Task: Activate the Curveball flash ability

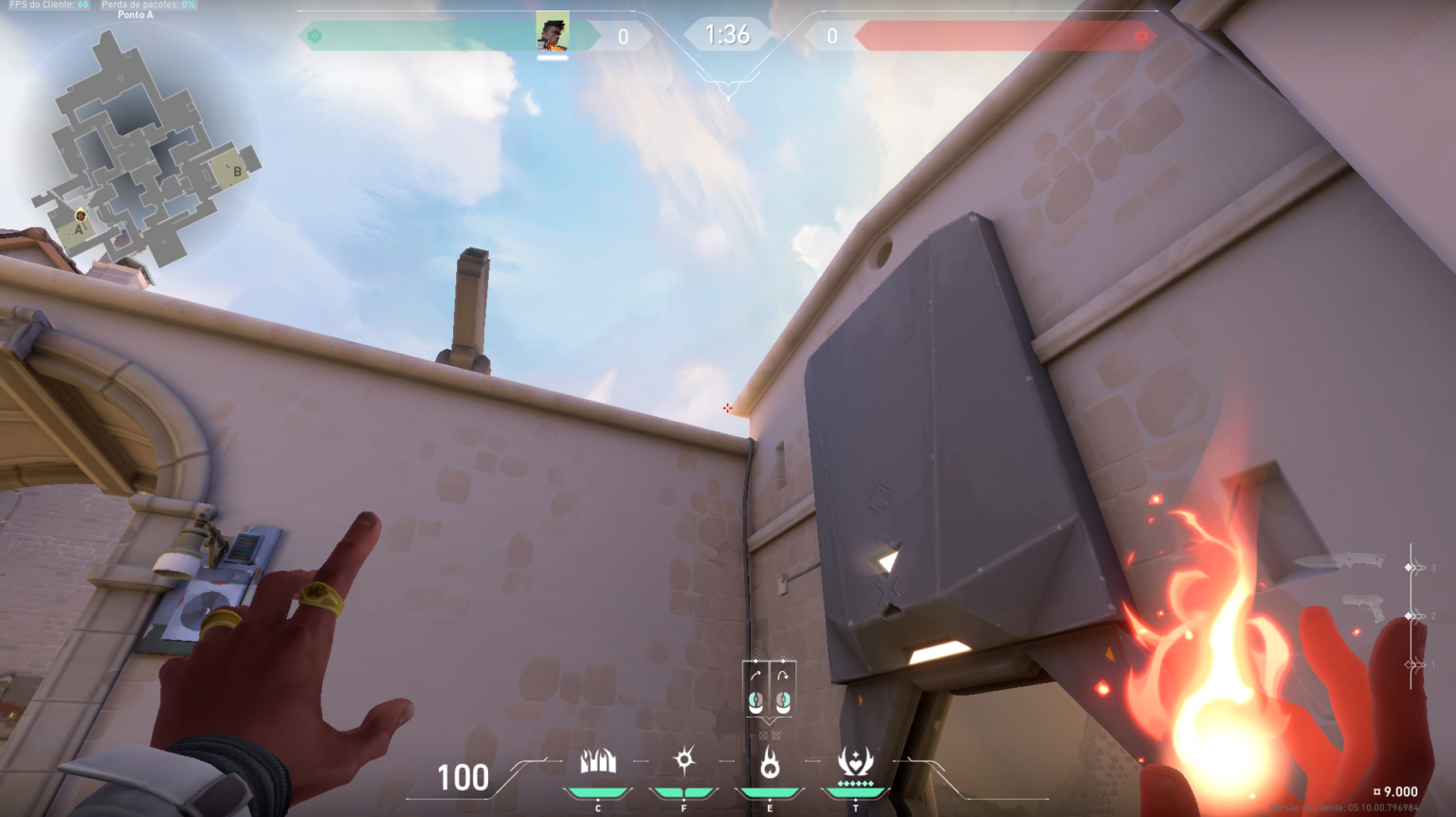Action: tap(684, 760)
